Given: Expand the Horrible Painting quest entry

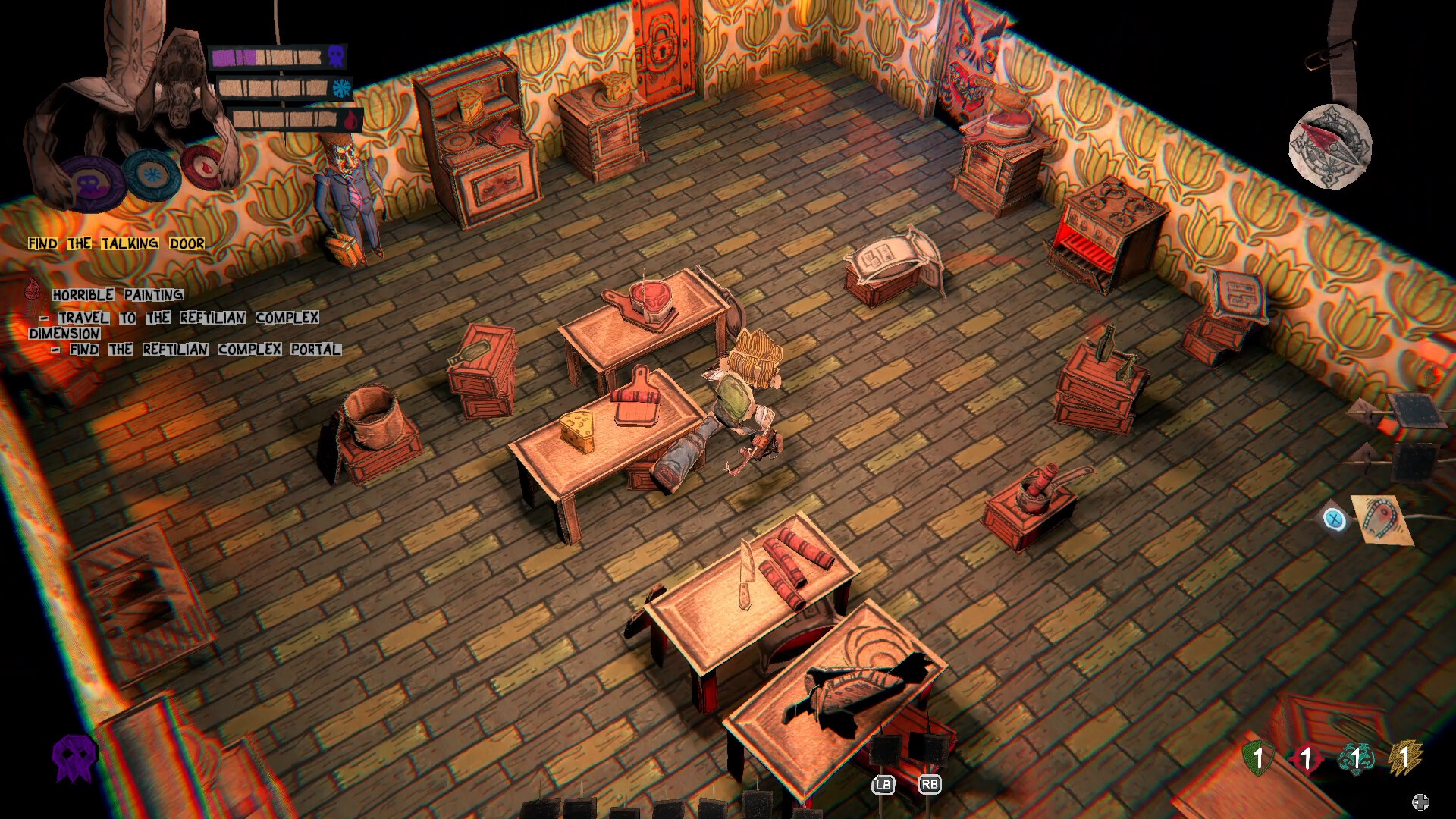Looking at the screenshot, I should coord(118,293).
